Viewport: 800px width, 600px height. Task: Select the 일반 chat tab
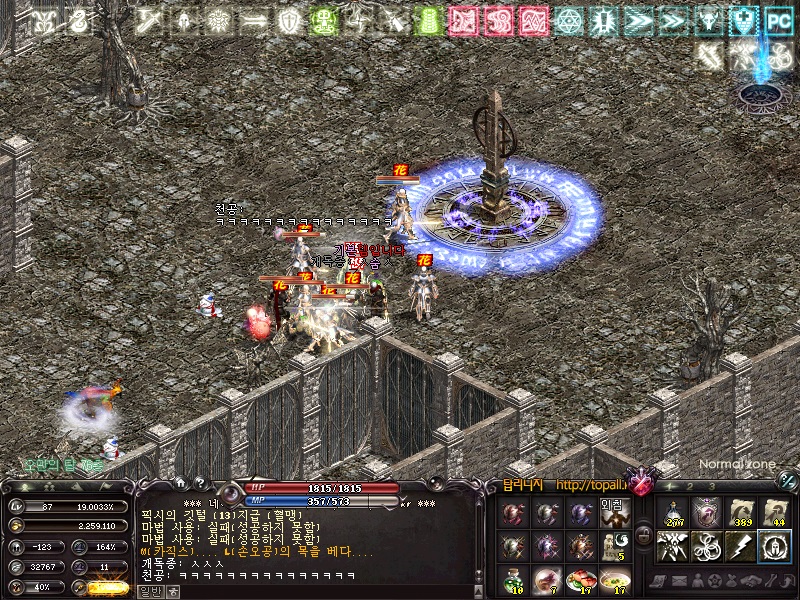150,591
